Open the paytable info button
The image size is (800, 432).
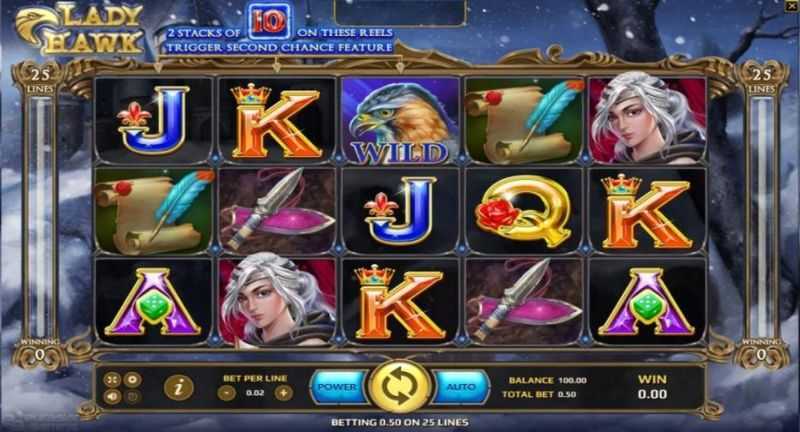(x=178, y=386)
